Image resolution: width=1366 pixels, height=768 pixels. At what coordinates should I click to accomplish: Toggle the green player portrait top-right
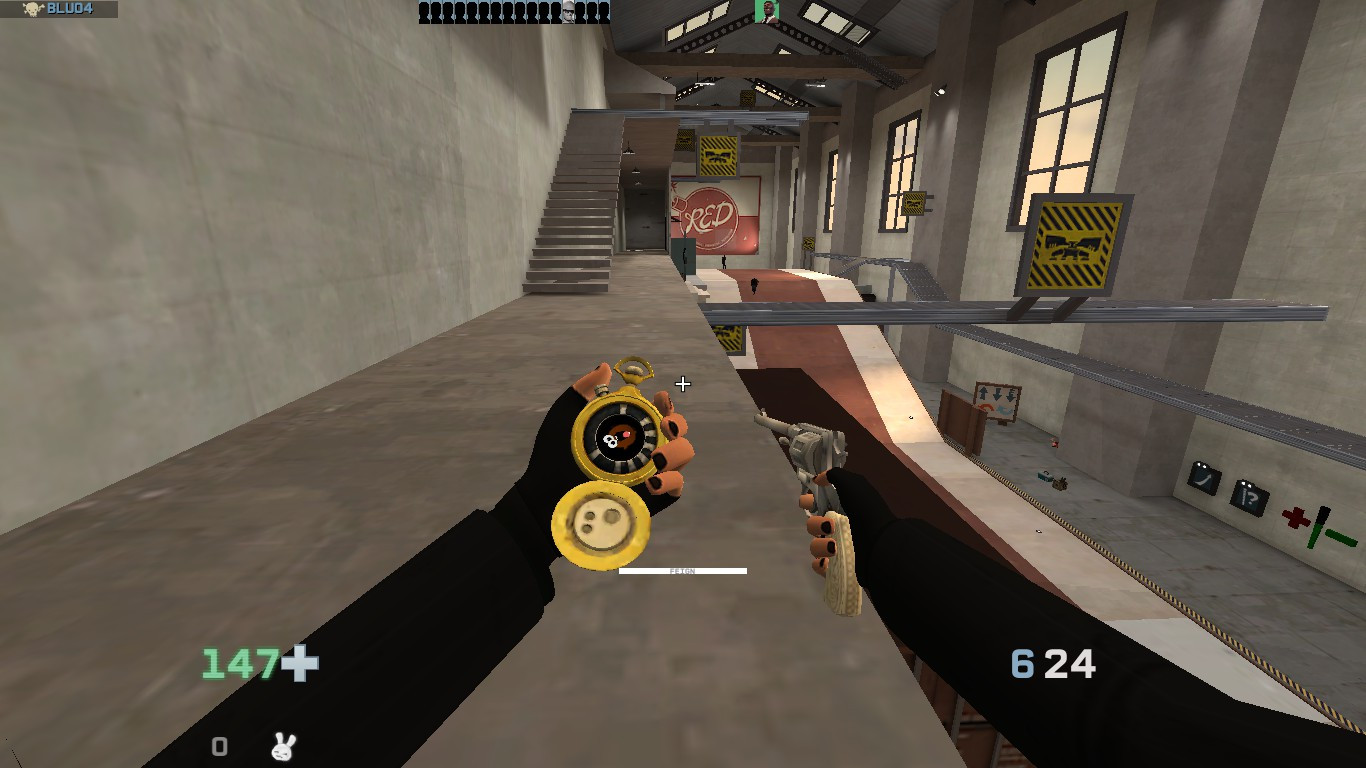[x=765, y=12]
